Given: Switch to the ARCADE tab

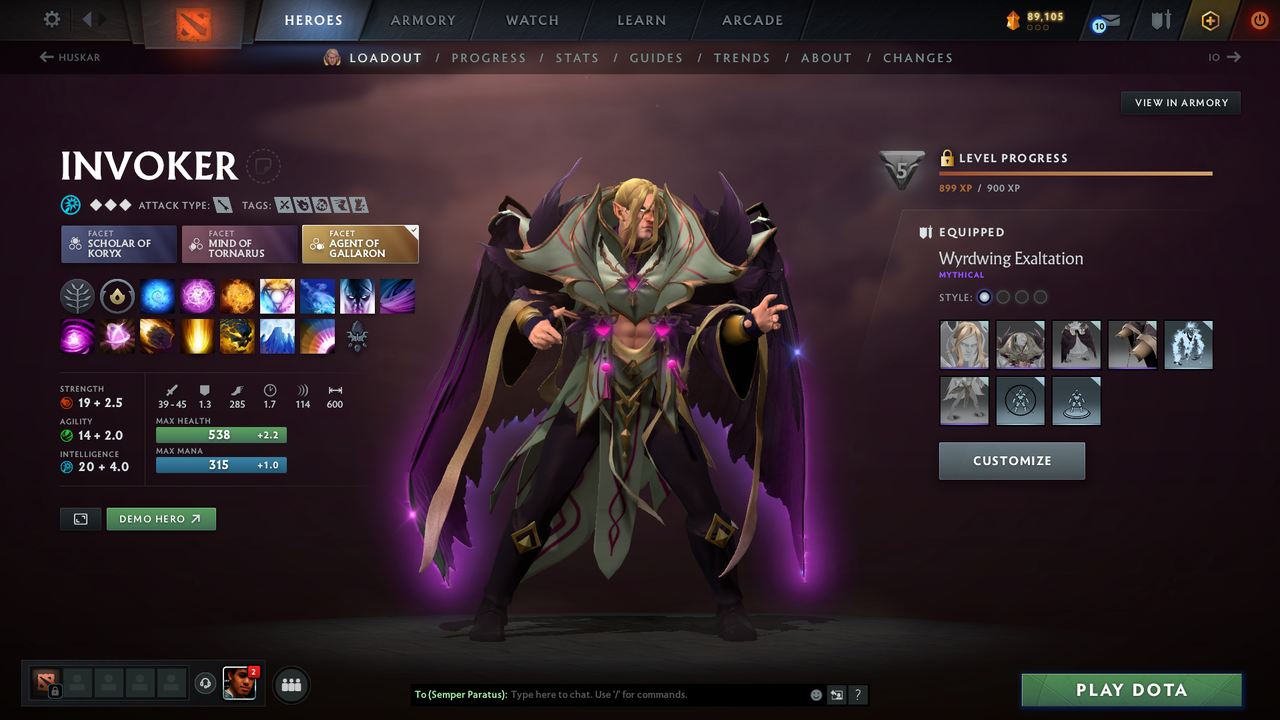Looking at the screenshot, I should tap(751, 20).
